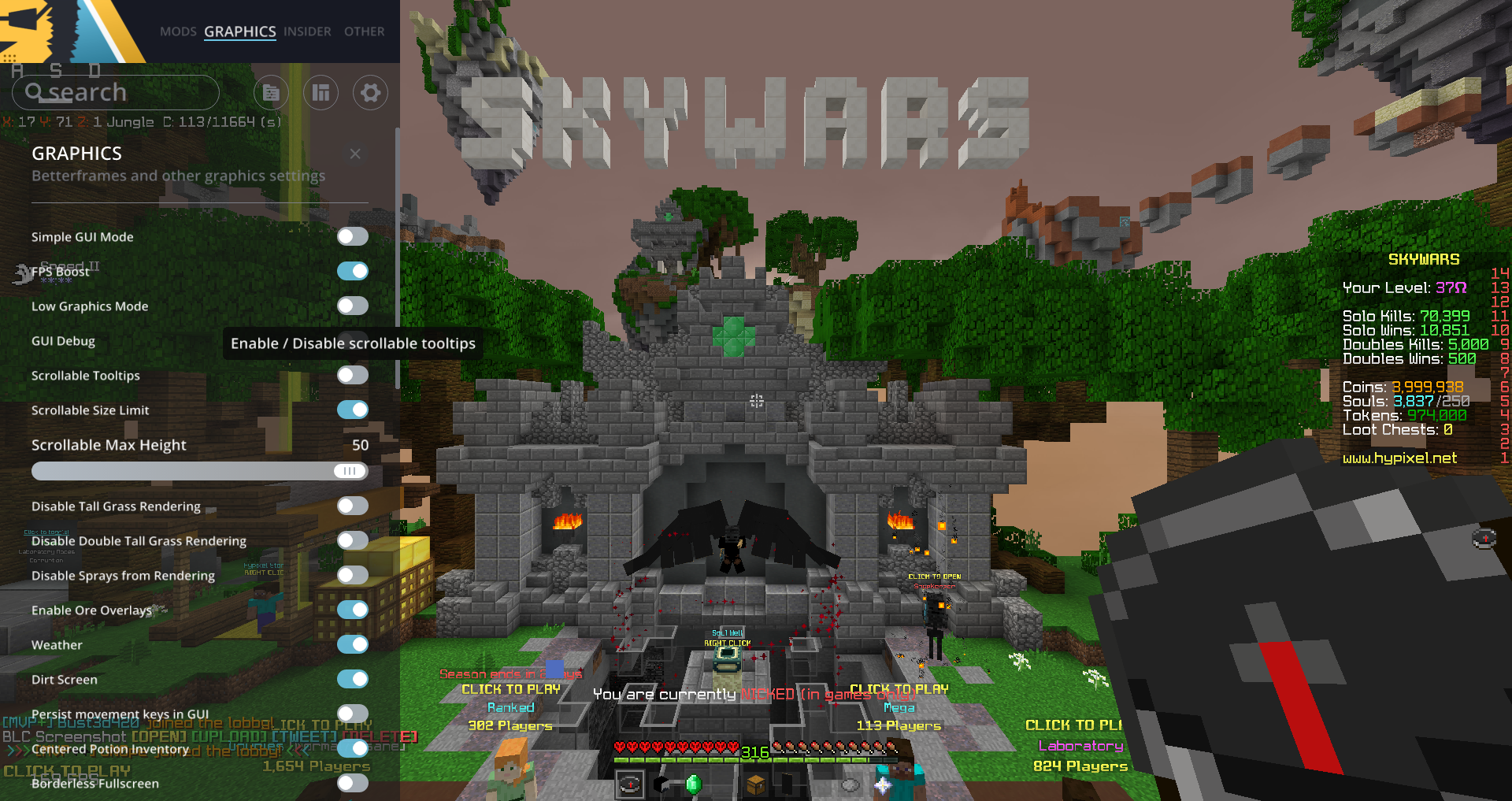Click the layout/columns icon near search bar

321,92
